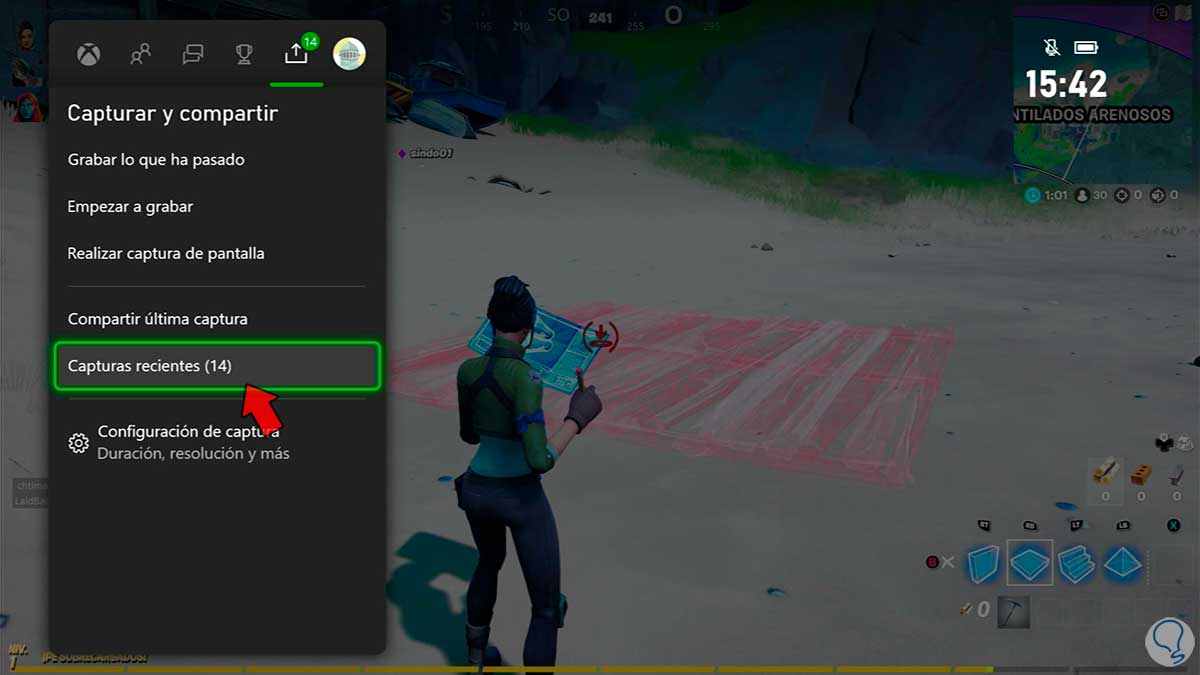Open the Xbox home tab
This screenshot has width=1200, height=675.
89,55
